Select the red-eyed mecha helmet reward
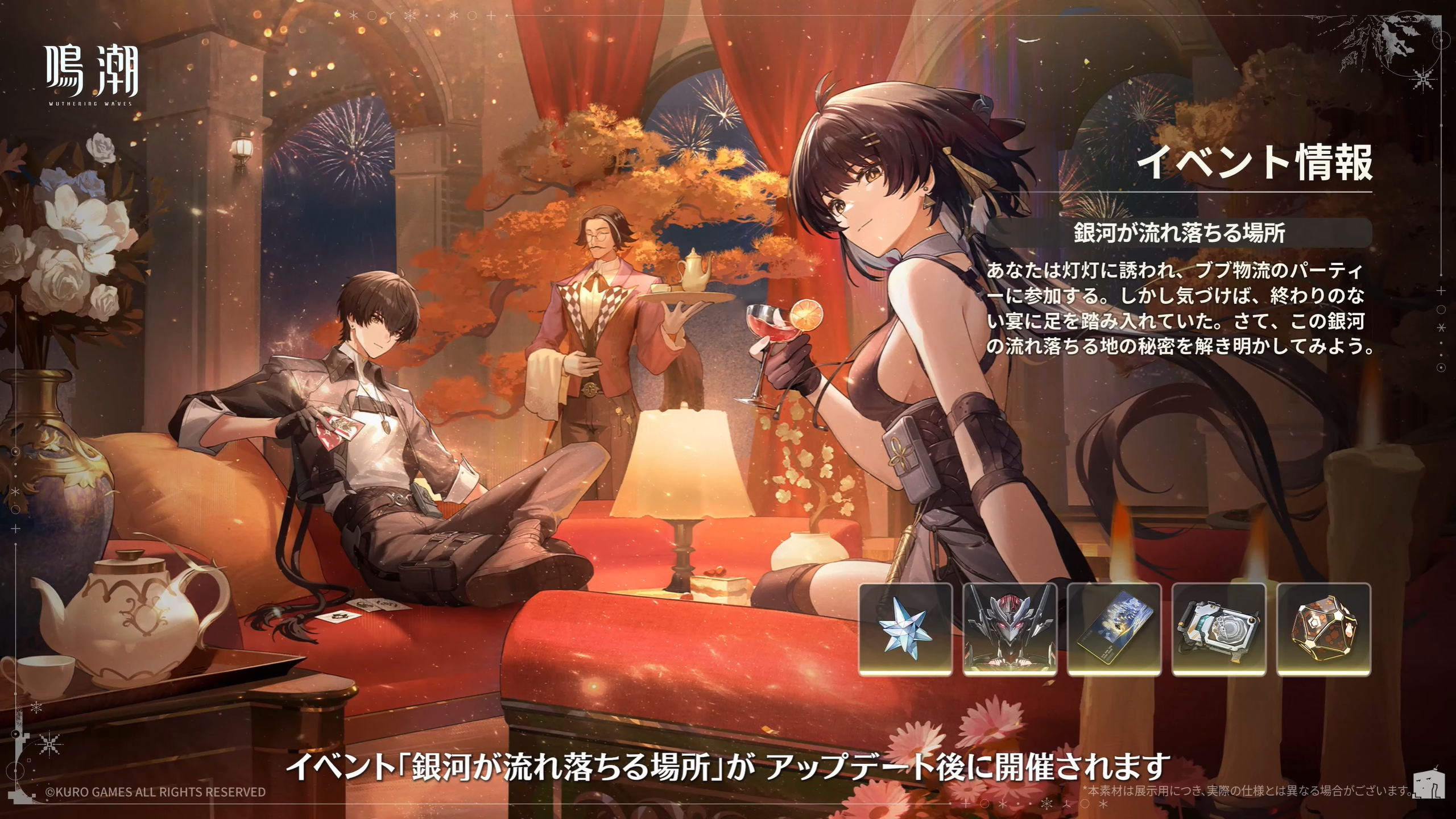 [1010, 629]
